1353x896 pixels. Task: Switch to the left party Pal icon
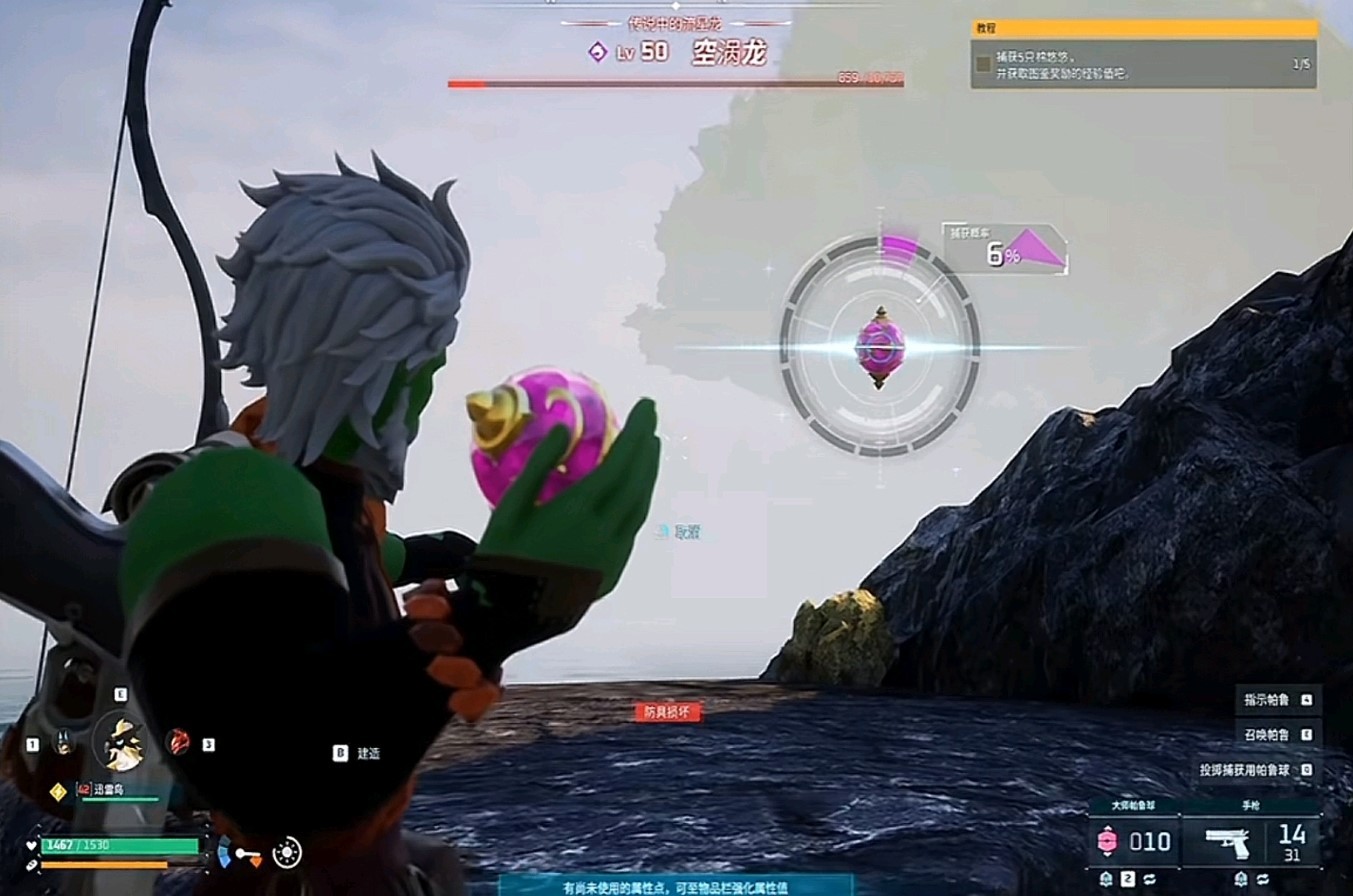pos(65,742)
